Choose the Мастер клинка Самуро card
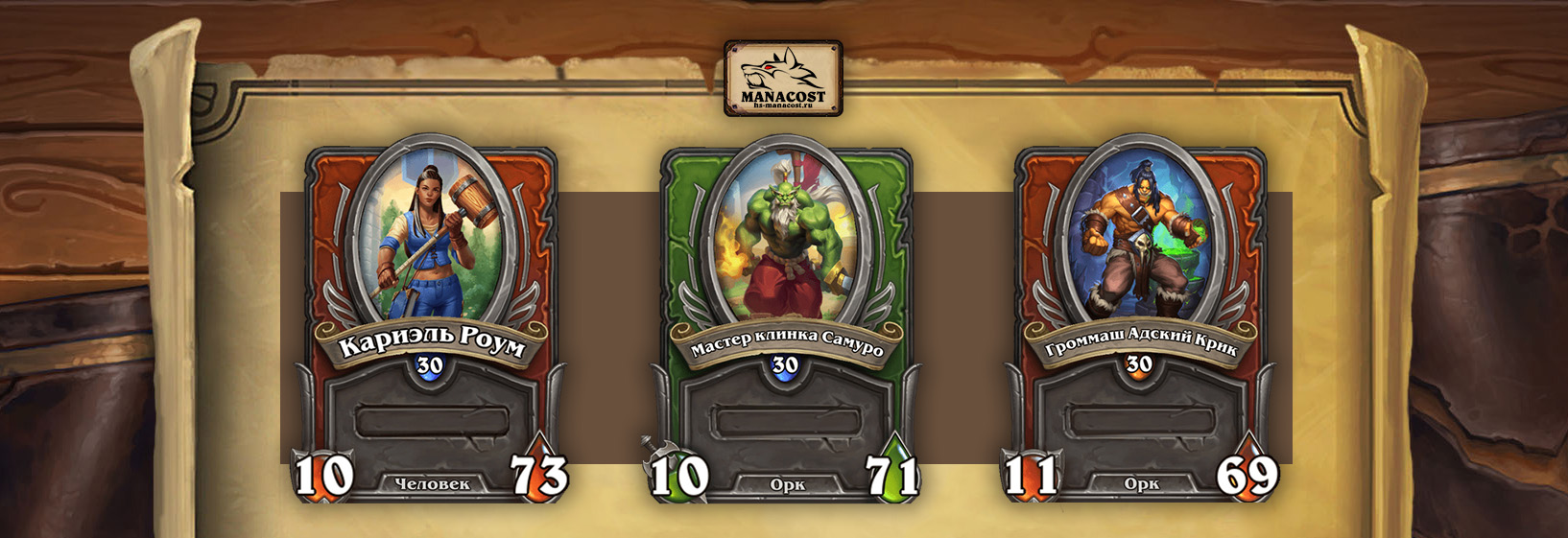Screen dimensions: 1568x538 786,316
